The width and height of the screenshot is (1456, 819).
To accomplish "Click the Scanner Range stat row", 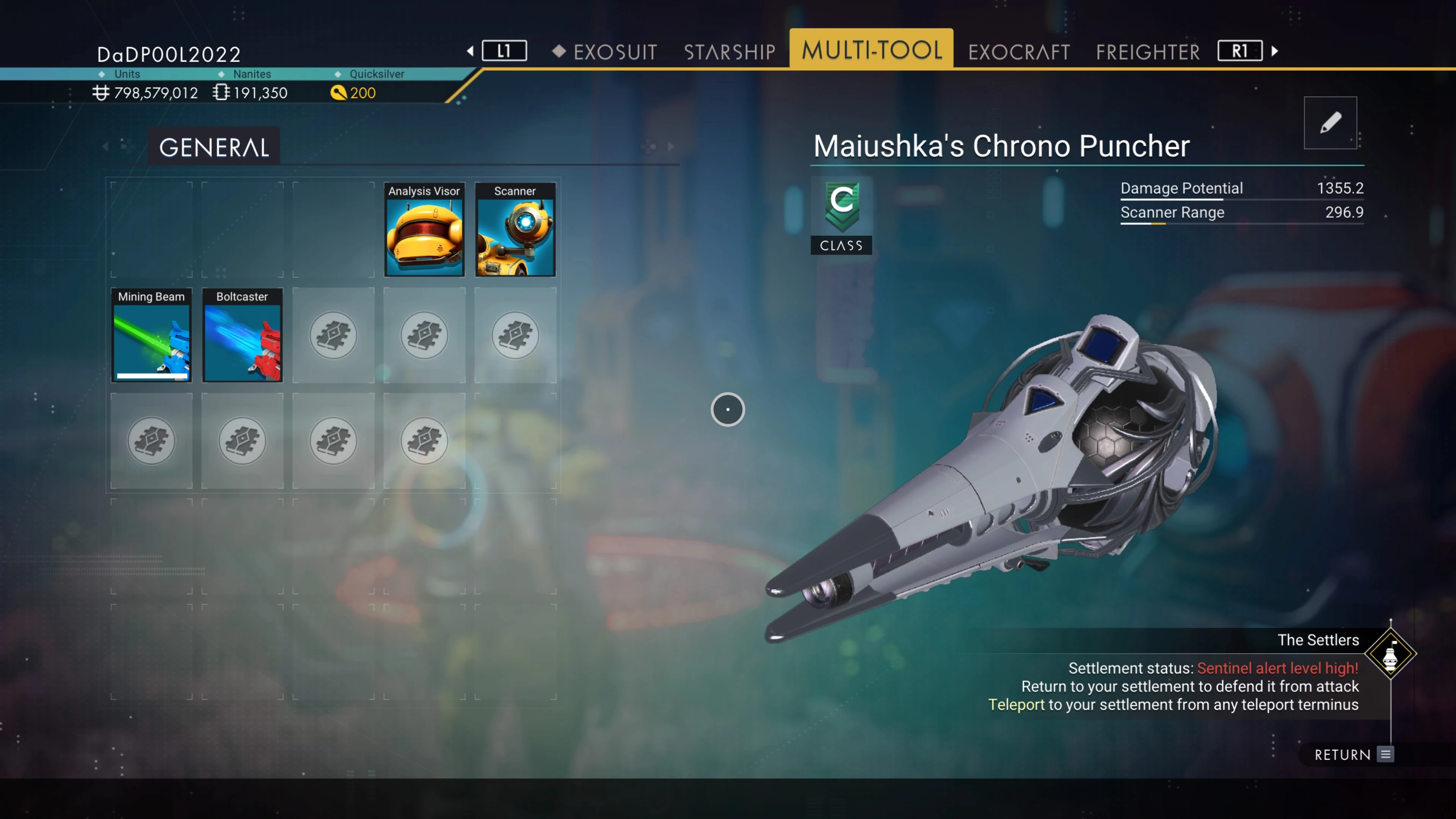I will tap(1242, 212).
